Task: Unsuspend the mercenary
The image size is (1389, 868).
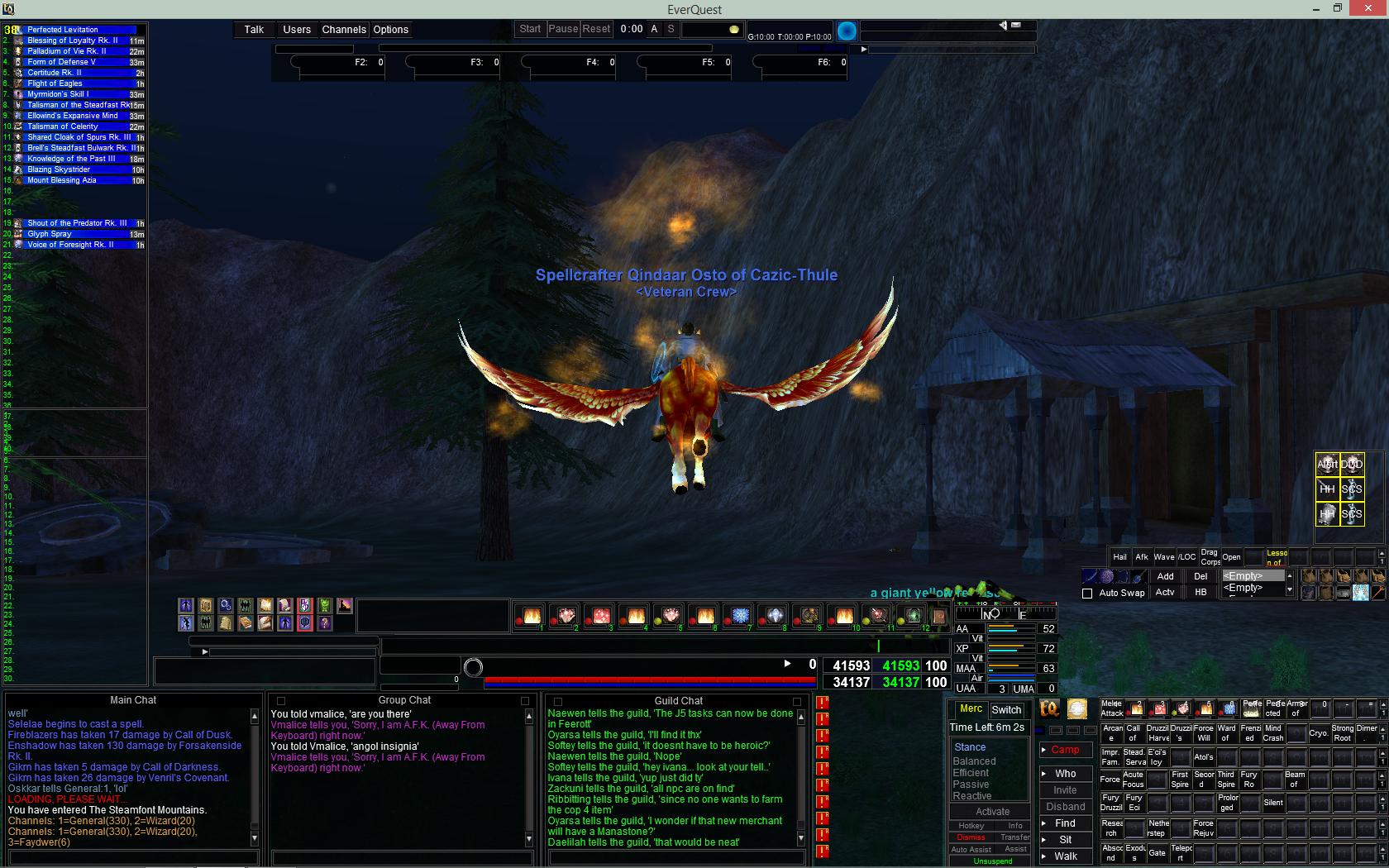Action: point(992,861)
